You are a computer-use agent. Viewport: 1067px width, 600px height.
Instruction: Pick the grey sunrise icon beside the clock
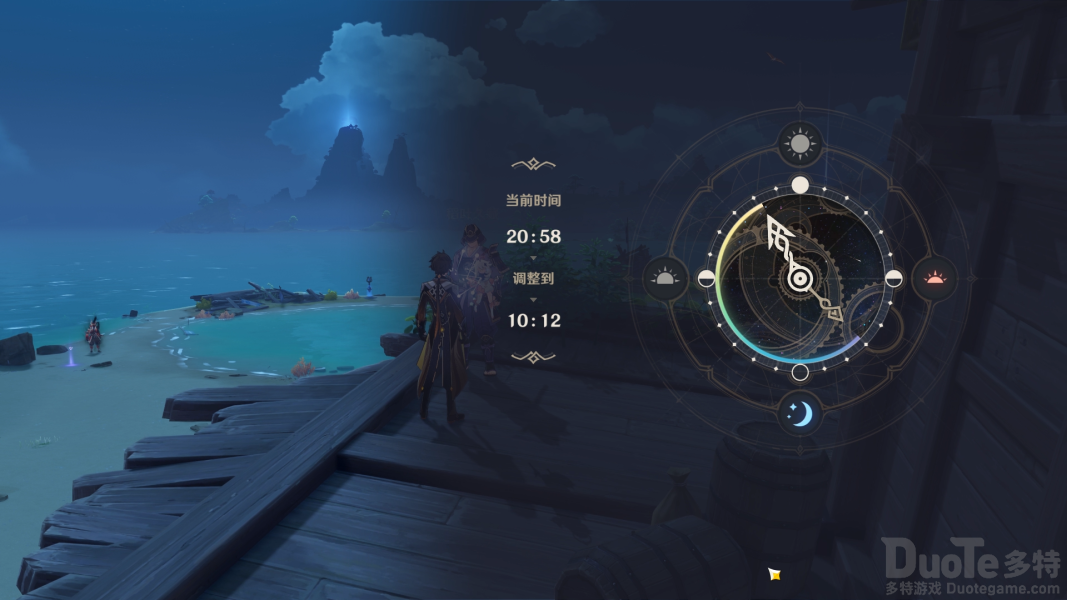[666, 278]
